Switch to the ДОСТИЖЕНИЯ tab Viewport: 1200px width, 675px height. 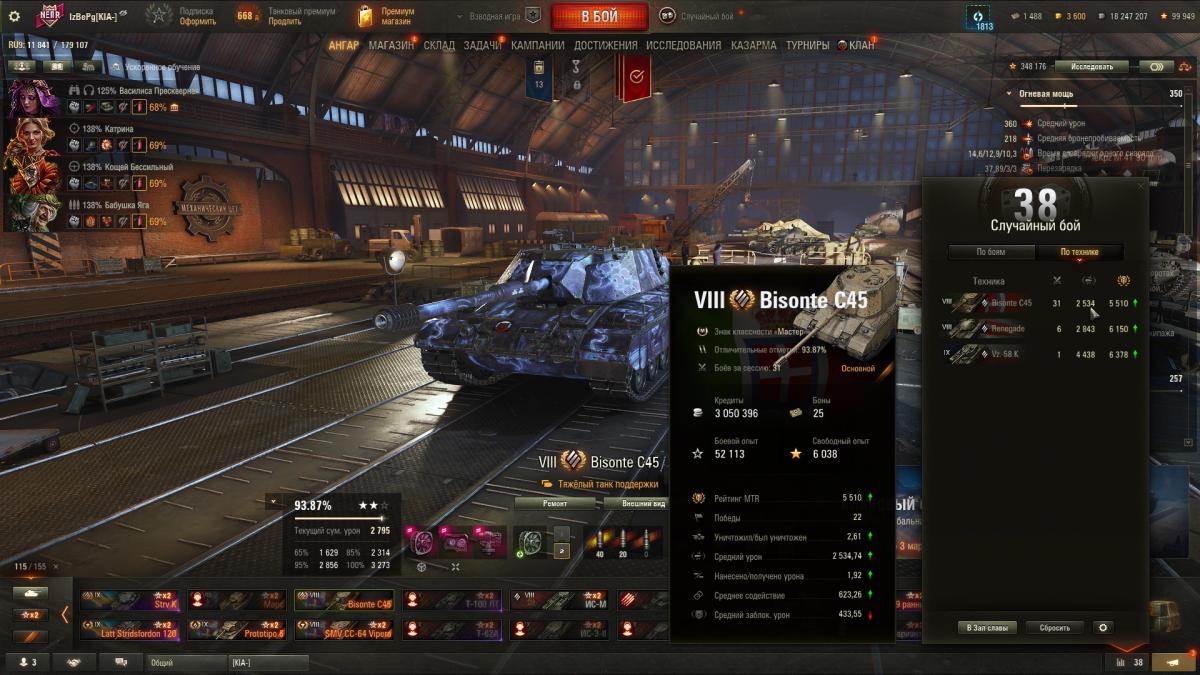click(x=605, y=45)
